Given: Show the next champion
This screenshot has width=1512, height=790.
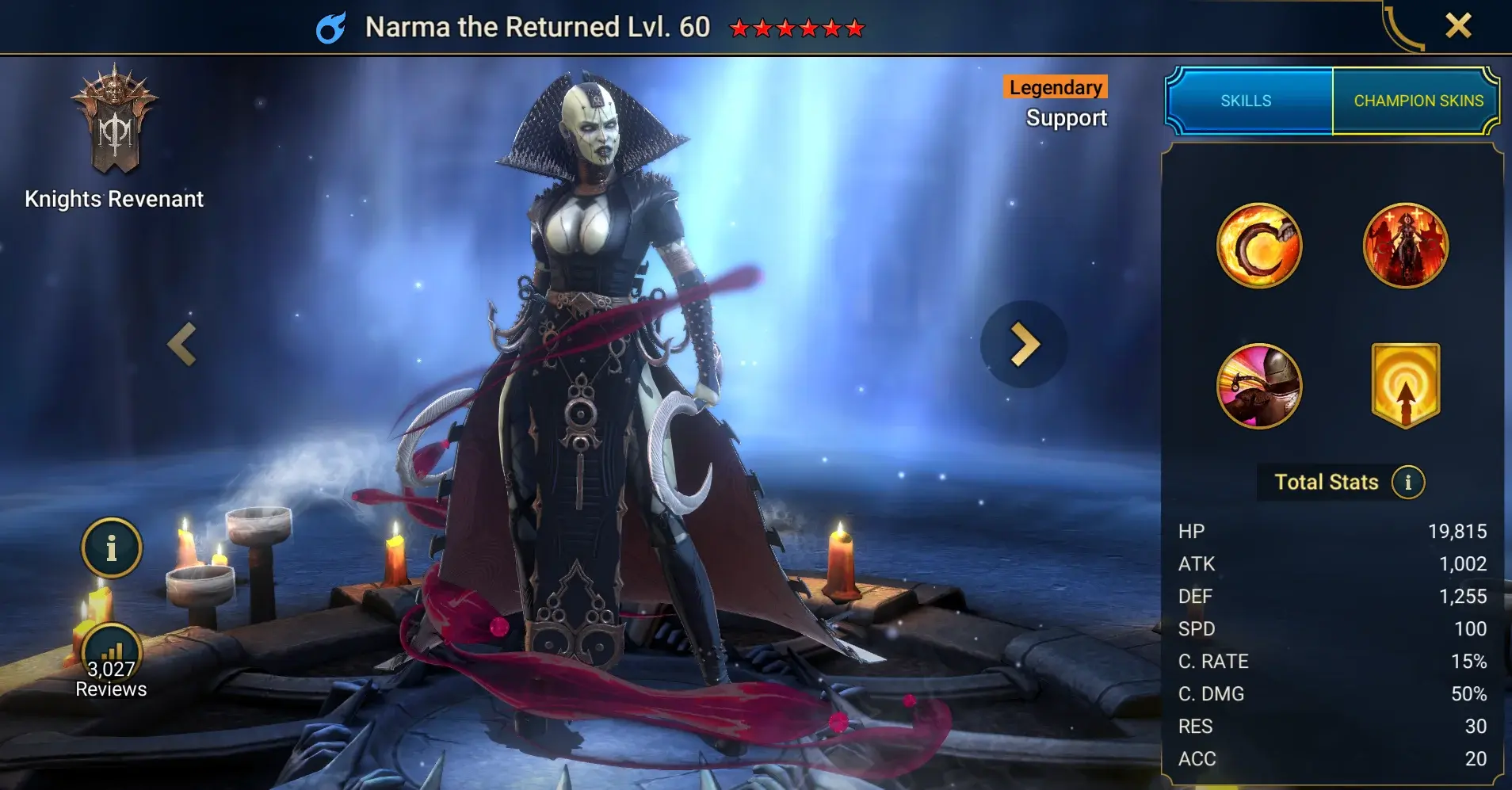Looking at the screenshot, I should click(x=1024, y=345).
